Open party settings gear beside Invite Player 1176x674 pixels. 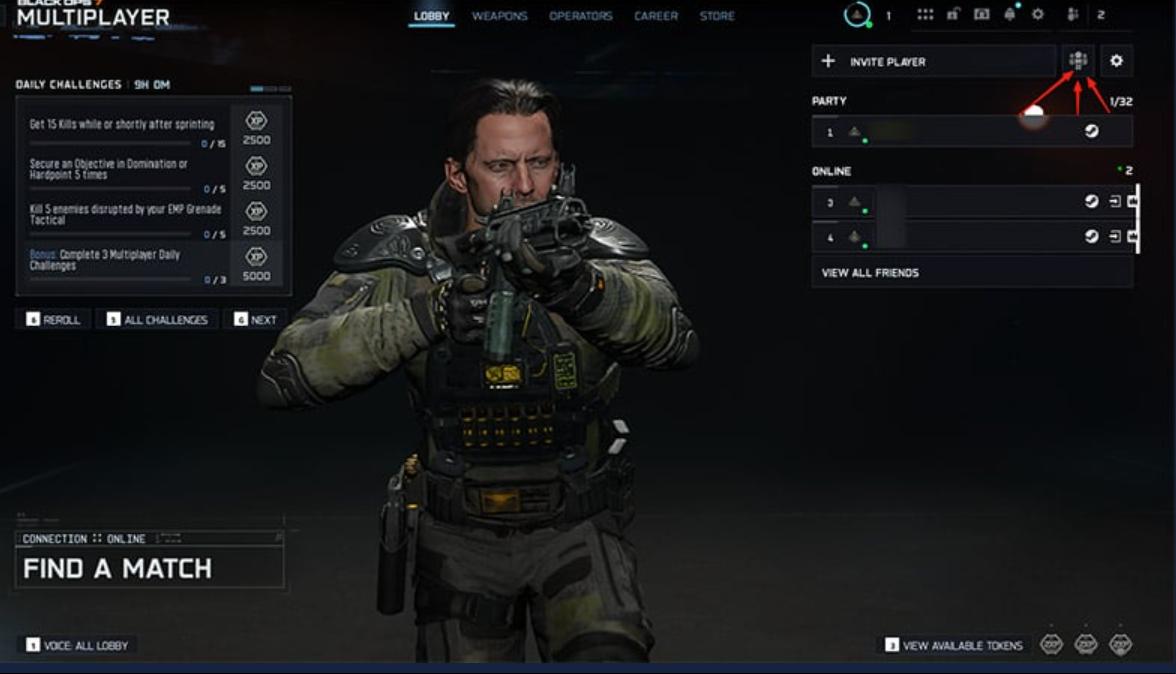pyautogui.click(x=1116, y=61)
